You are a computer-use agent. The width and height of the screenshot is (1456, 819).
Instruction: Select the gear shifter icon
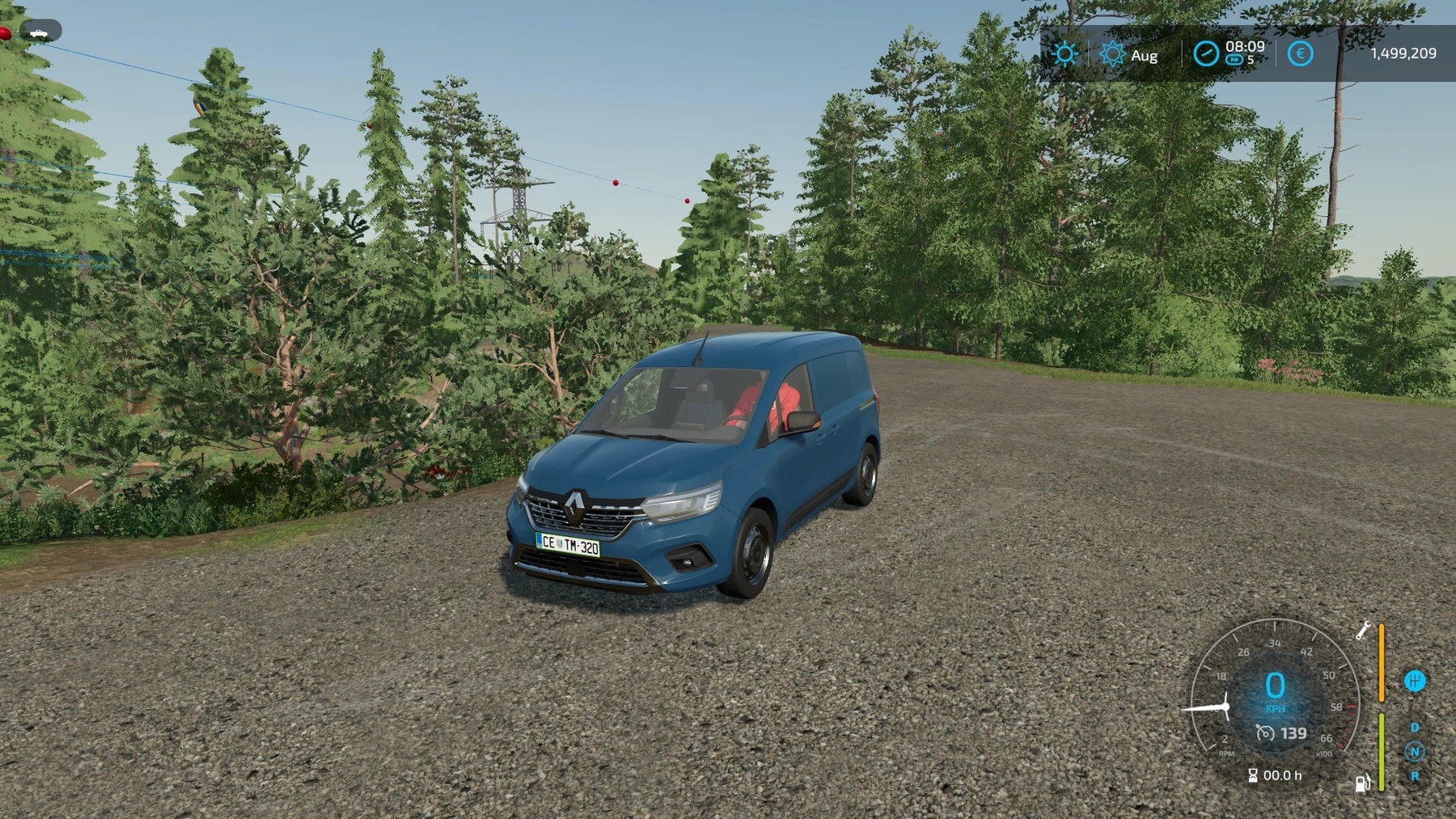(x=1415, y=682)
